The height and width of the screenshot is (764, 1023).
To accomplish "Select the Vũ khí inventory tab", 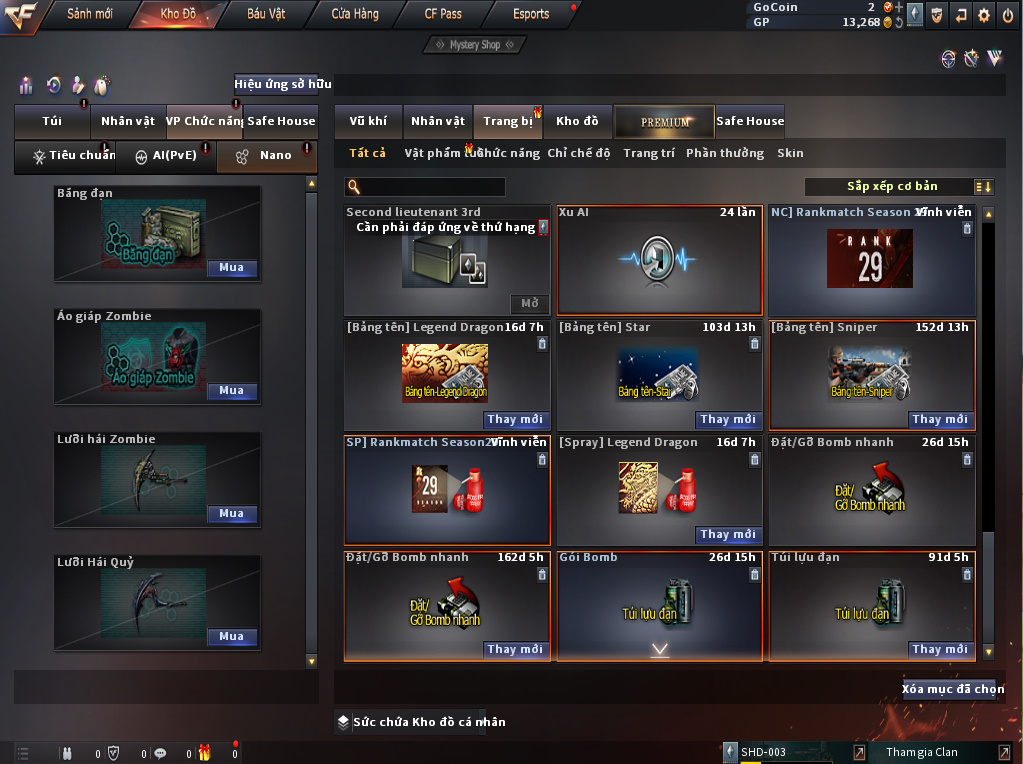I will point(368,121).
